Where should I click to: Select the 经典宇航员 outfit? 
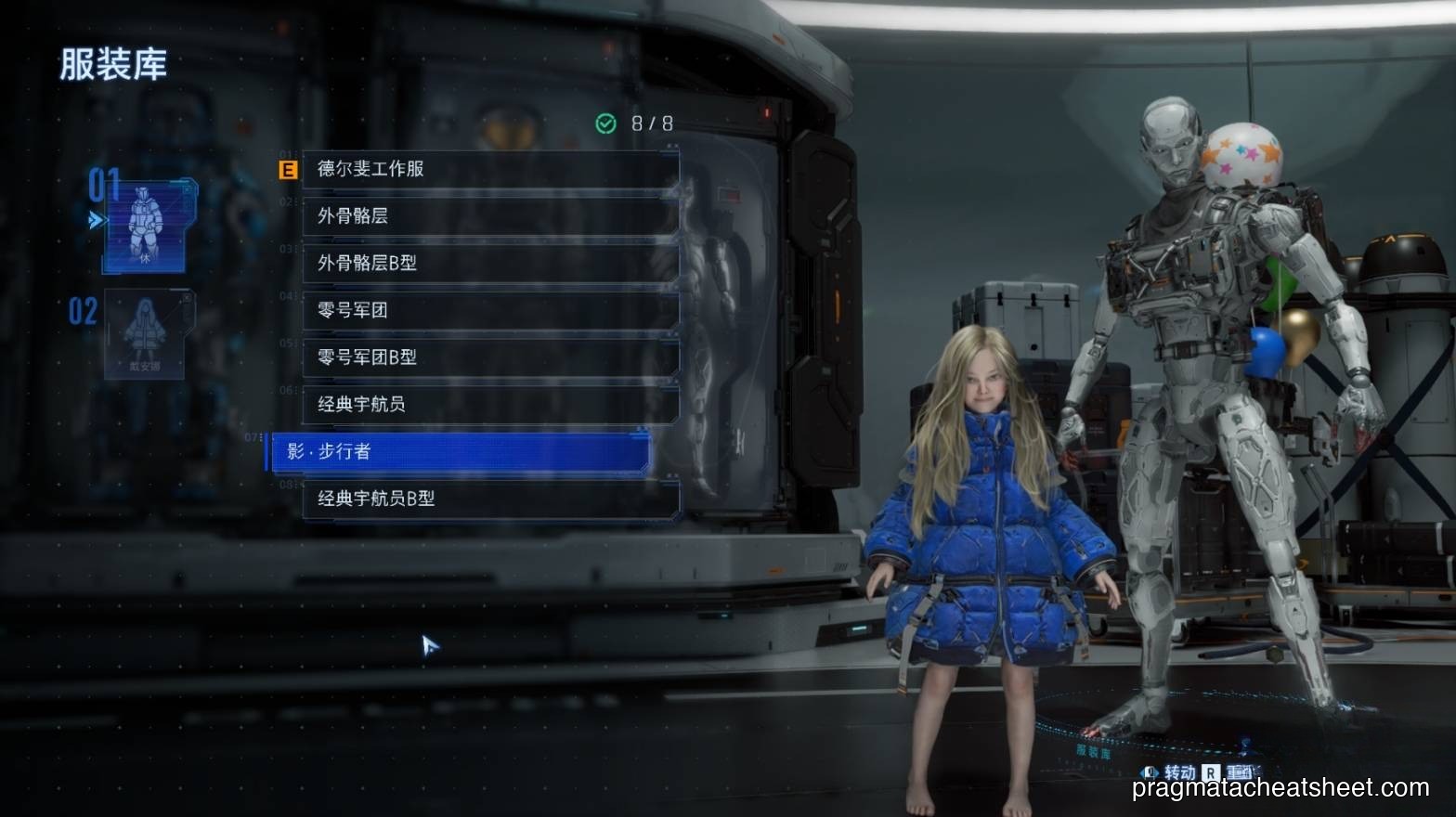(x=490, y=405)
